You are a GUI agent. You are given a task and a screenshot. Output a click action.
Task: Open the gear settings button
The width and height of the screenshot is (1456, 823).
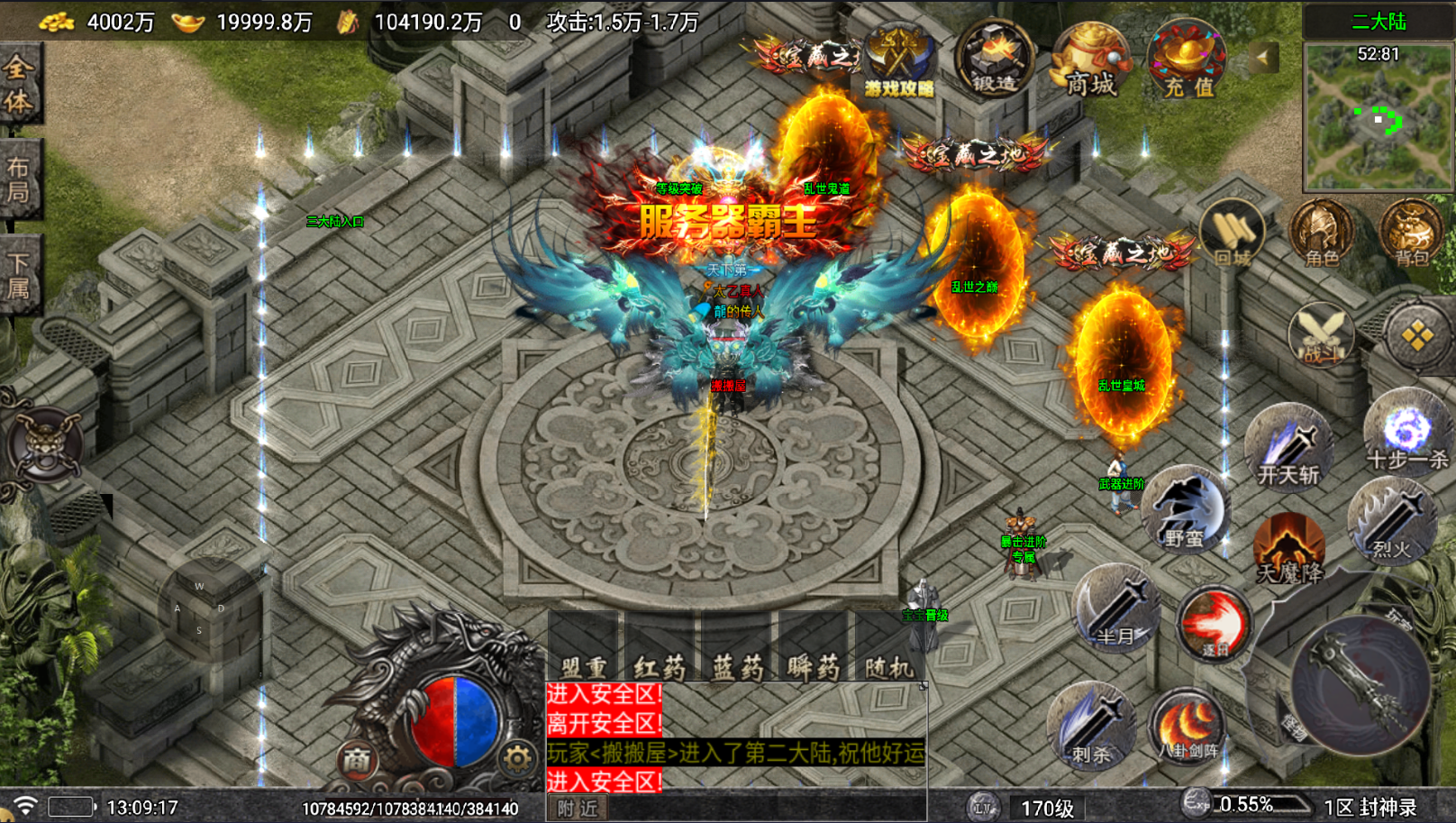pos(517,759)
